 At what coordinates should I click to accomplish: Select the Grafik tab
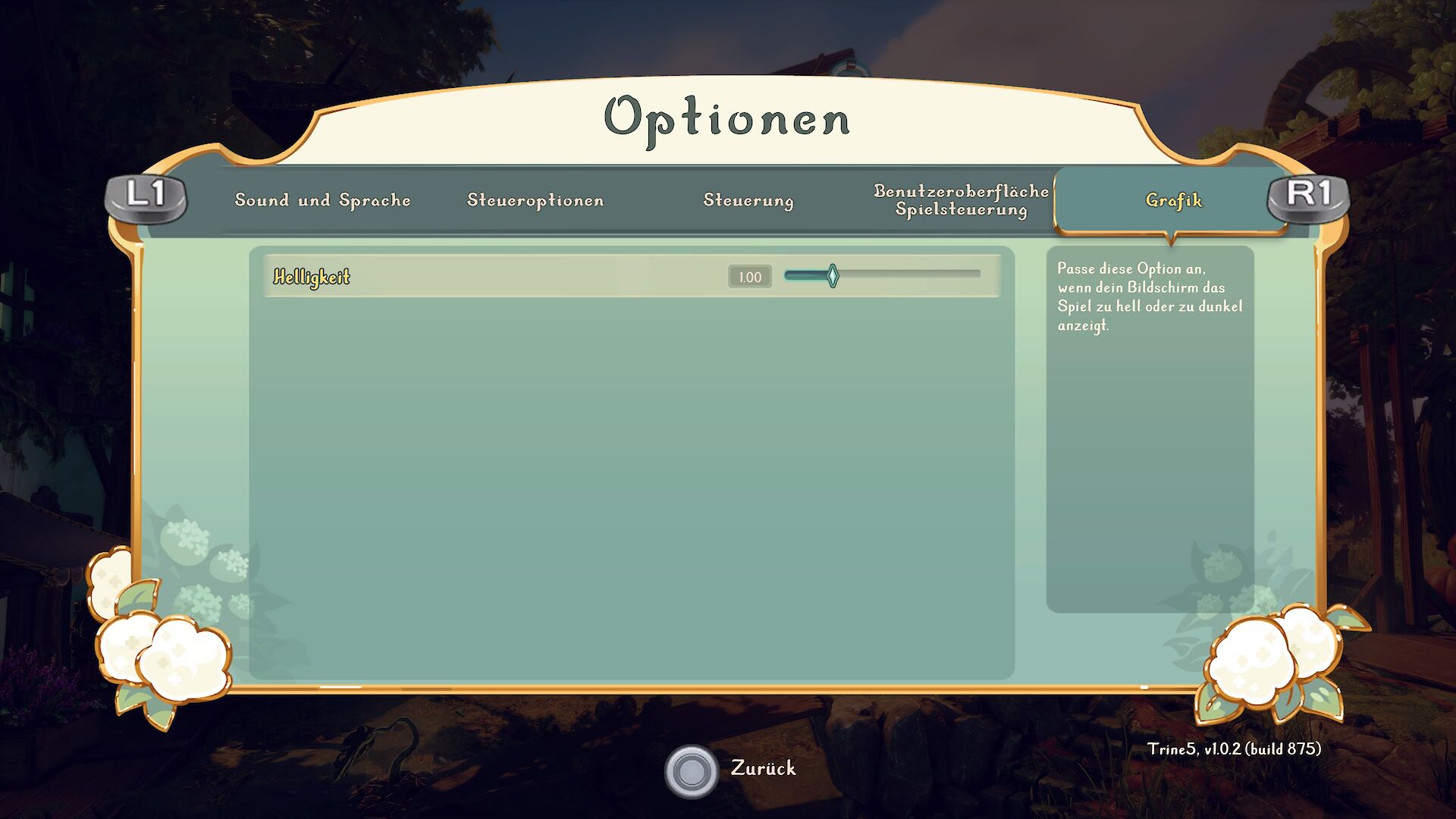(x=1173, y=200)
